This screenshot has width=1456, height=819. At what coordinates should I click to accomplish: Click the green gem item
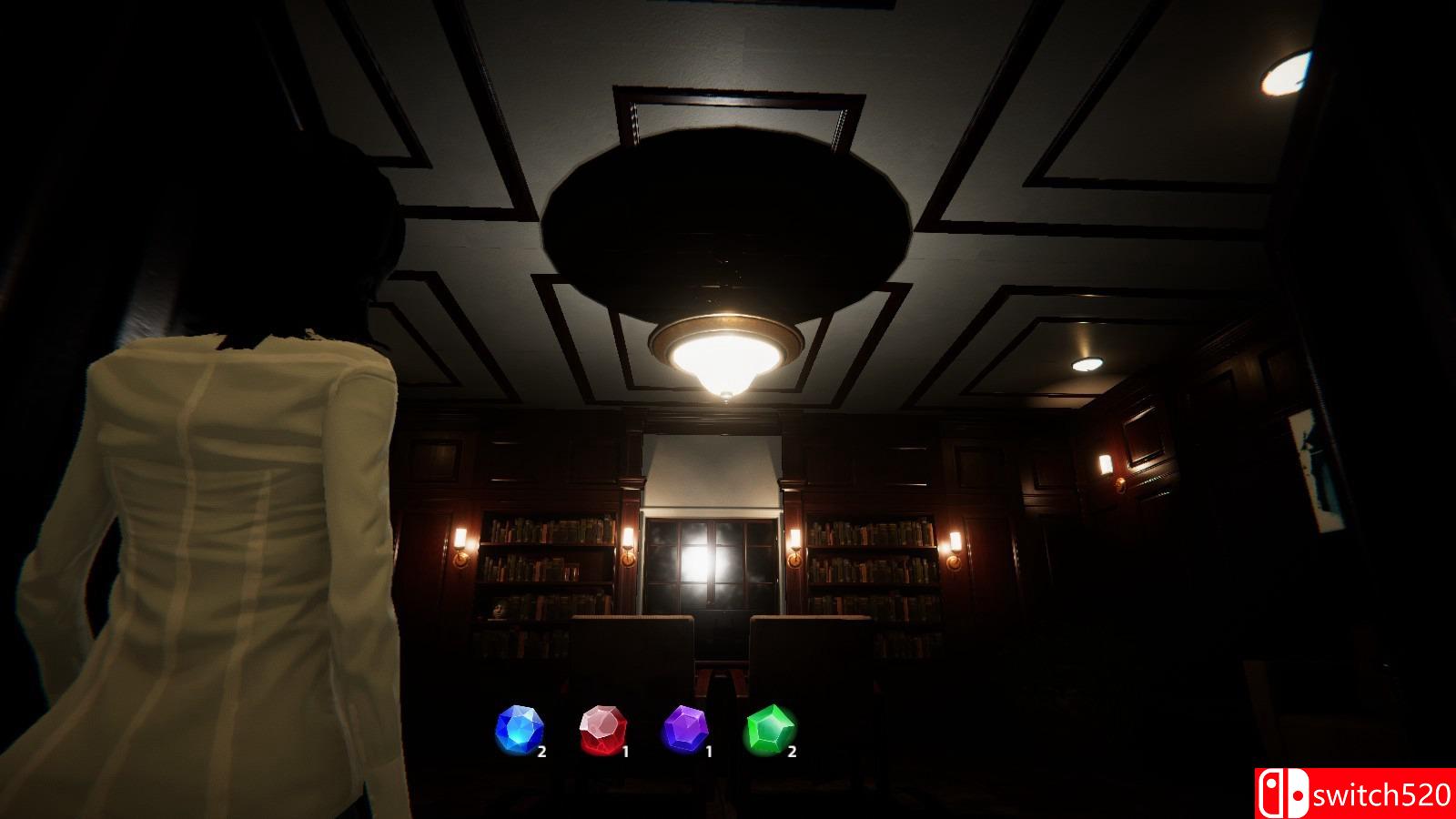pyautogui.click(x=770, y=730)
